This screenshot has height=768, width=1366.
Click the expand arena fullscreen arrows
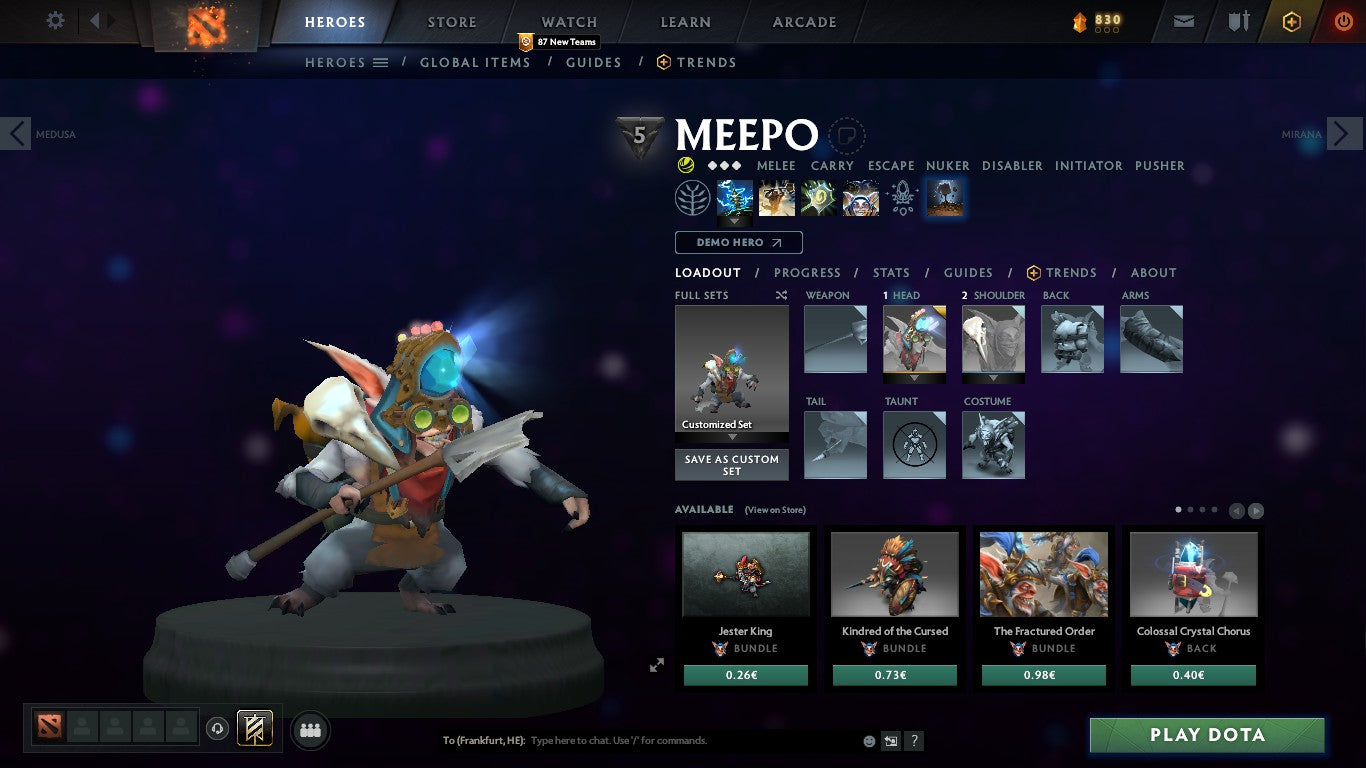point(657,664)
